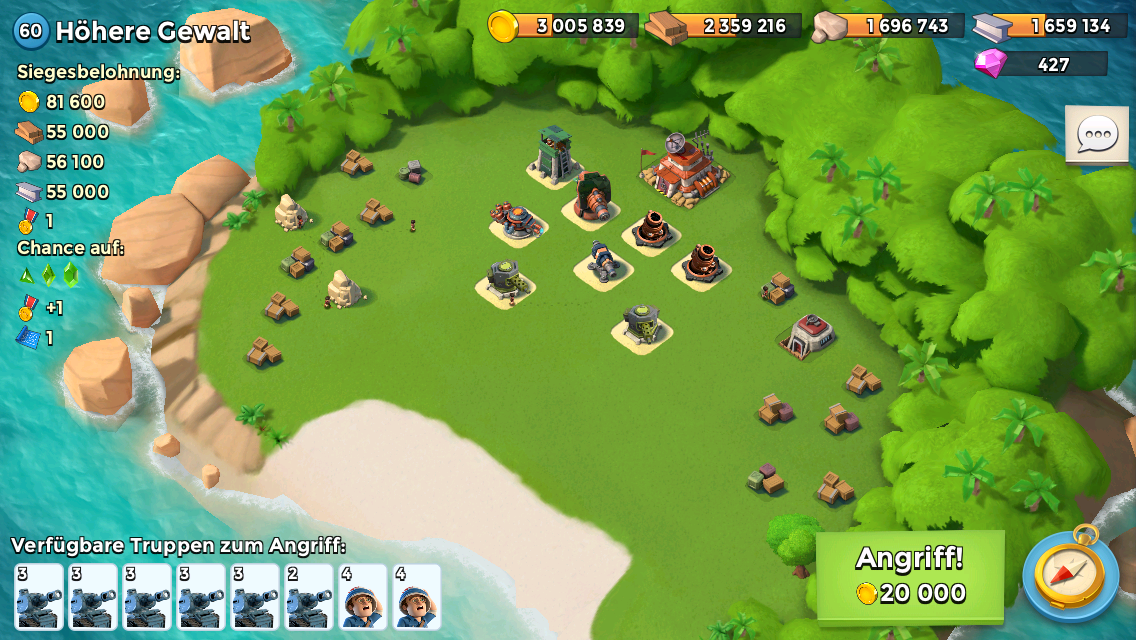This screenshot has width=1136, height=640.
Task: Open the chat speech bubble
Action: click(x=1096, y=134)
